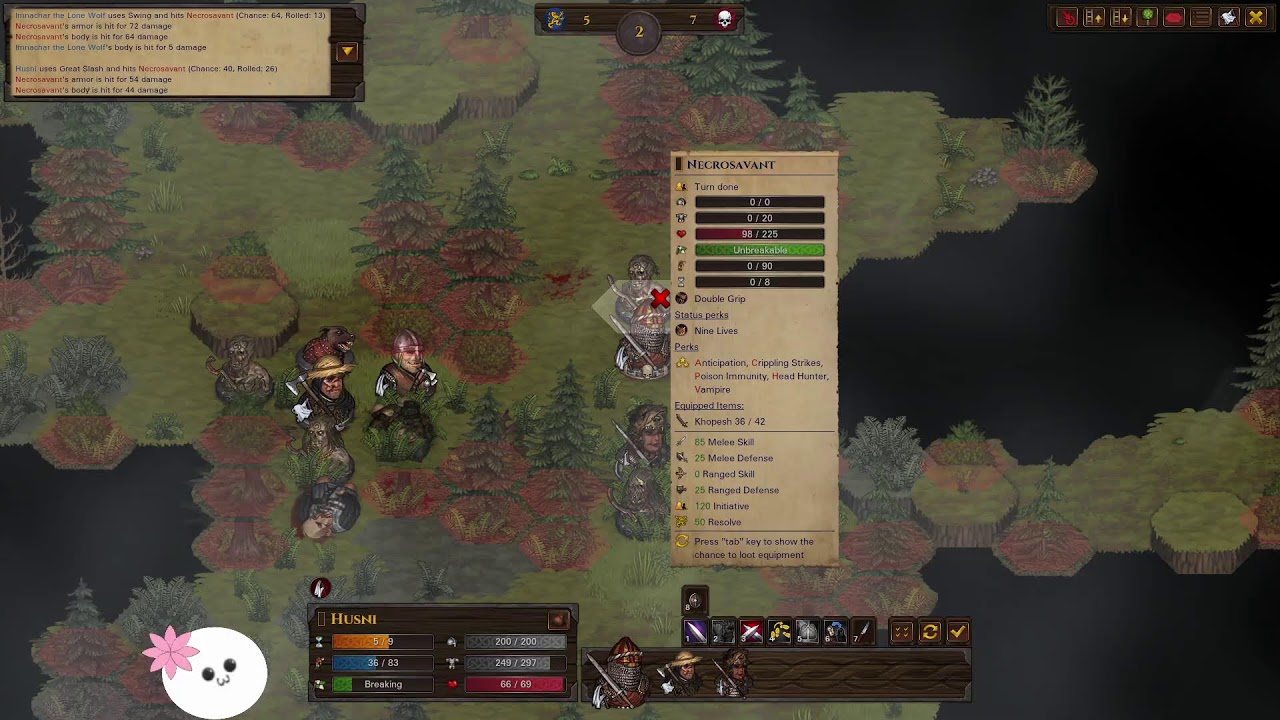
Task: Use the yellow footsteps skill in slot 4
Action: [779, 631]
